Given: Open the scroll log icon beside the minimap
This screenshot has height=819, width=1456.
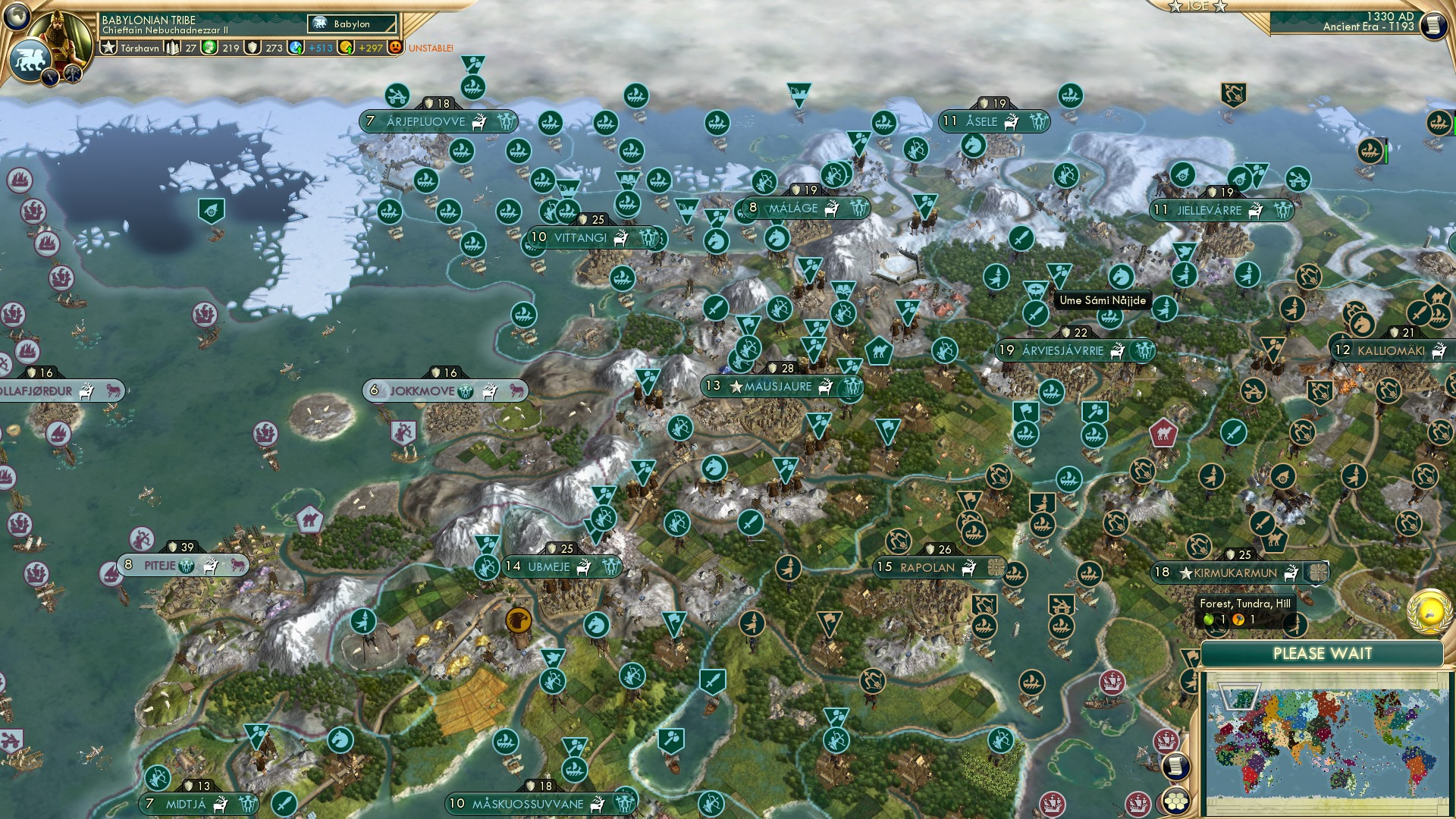Looking at the screenshot, I should [1176, 766].
